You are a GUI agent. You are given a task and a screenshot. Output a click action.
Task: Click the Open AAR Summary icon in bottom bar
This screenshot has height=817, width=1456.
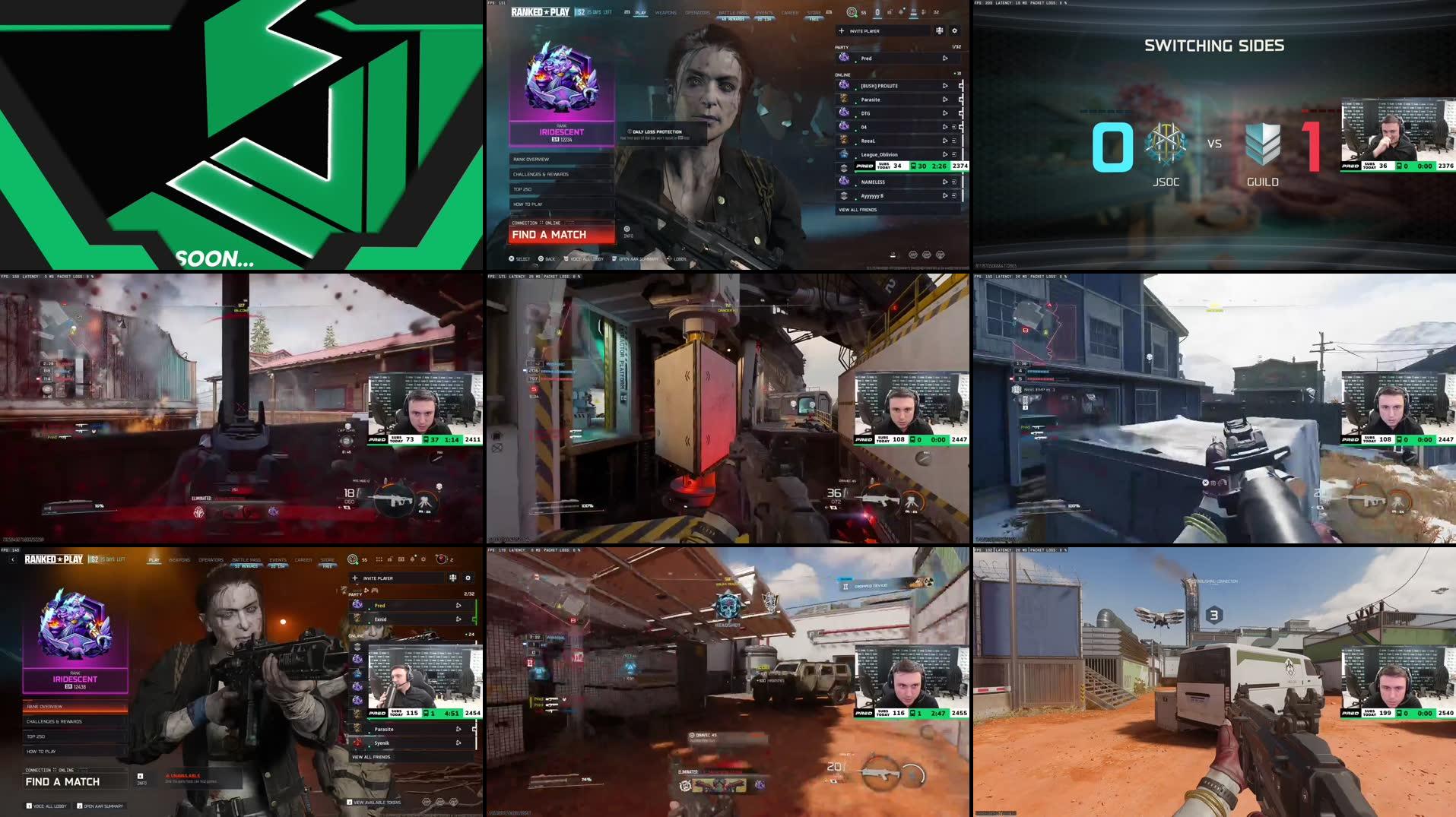(x=614, y=258)
